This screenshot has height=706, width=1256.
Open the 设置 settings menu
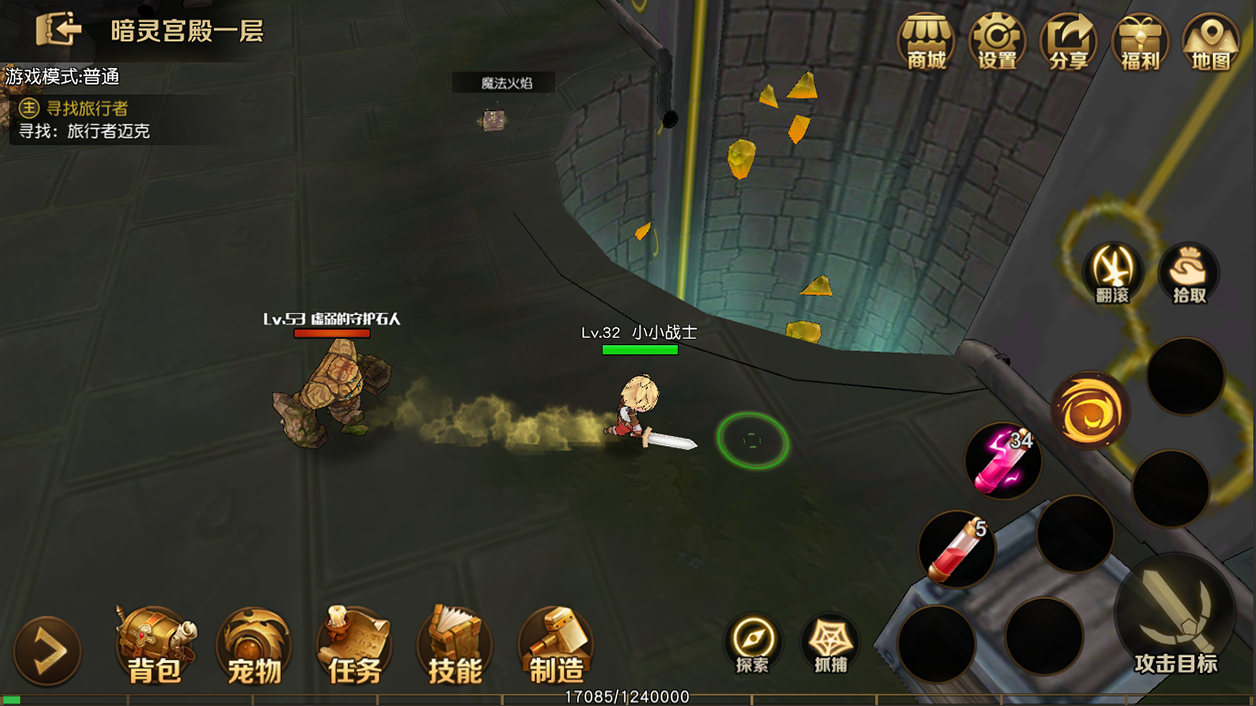pos(997,43)
